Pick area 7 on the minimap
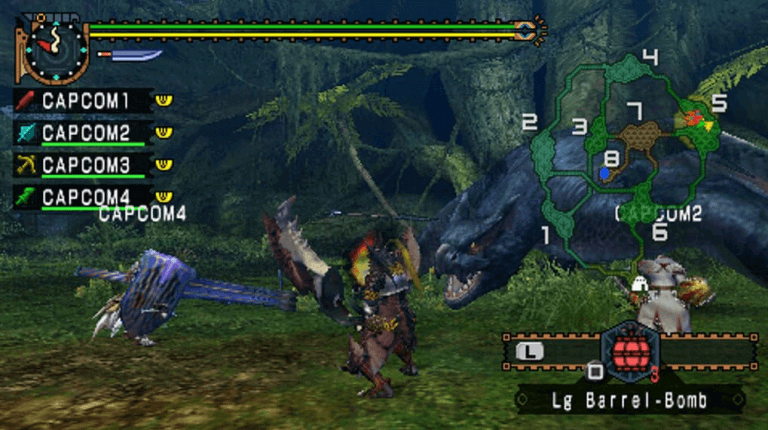The height and width of the screenshot is (430, 768). point(634,110)
